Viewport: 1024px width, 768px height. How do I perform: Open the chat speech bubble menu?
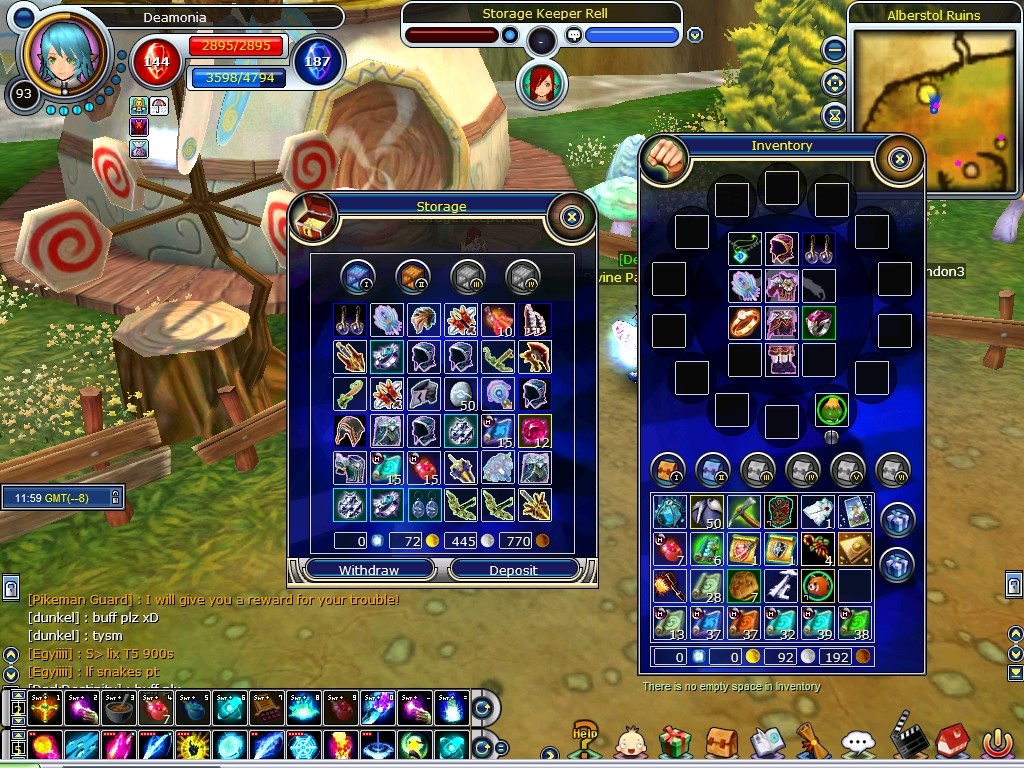pos(858,743)
